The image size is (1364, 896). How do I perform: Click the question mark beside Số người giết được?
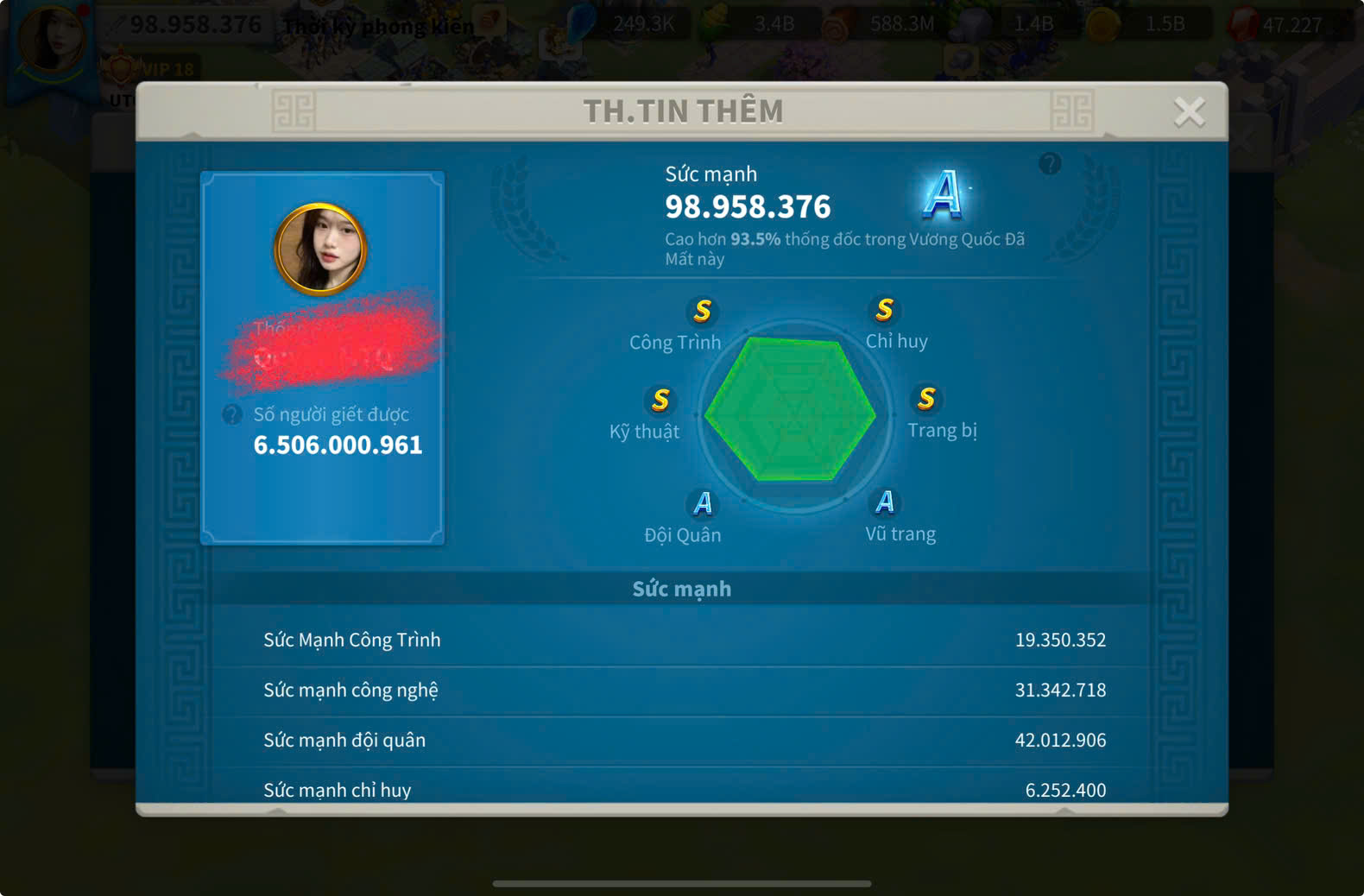tap(231, 414)
